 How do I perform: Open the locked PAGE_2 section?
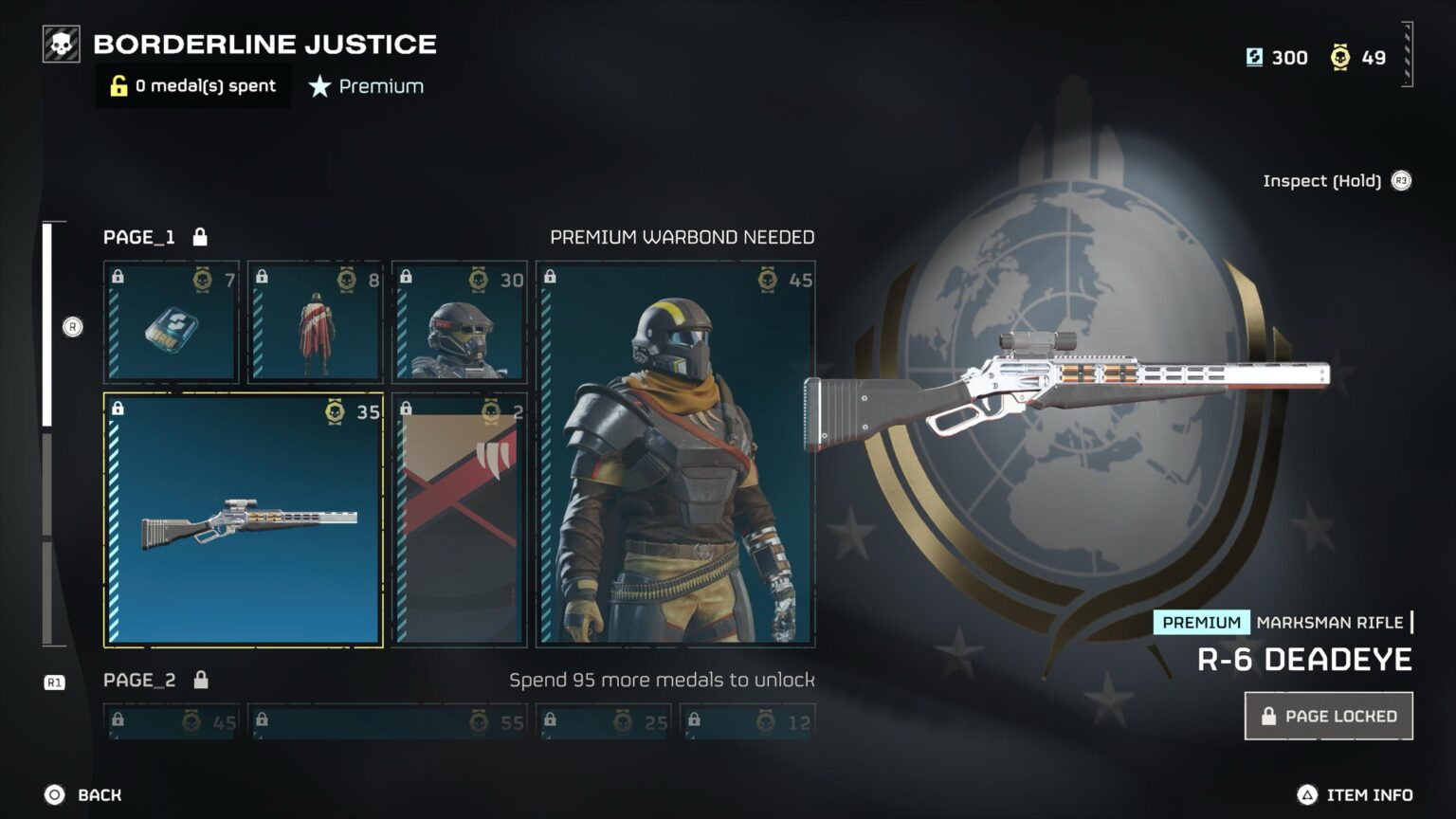pos(140,680)
